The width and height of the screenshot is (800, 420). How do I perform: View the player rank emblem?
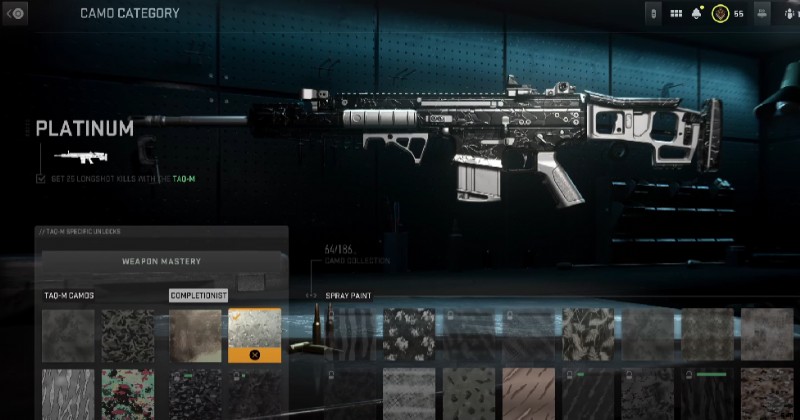pos(720,14)
